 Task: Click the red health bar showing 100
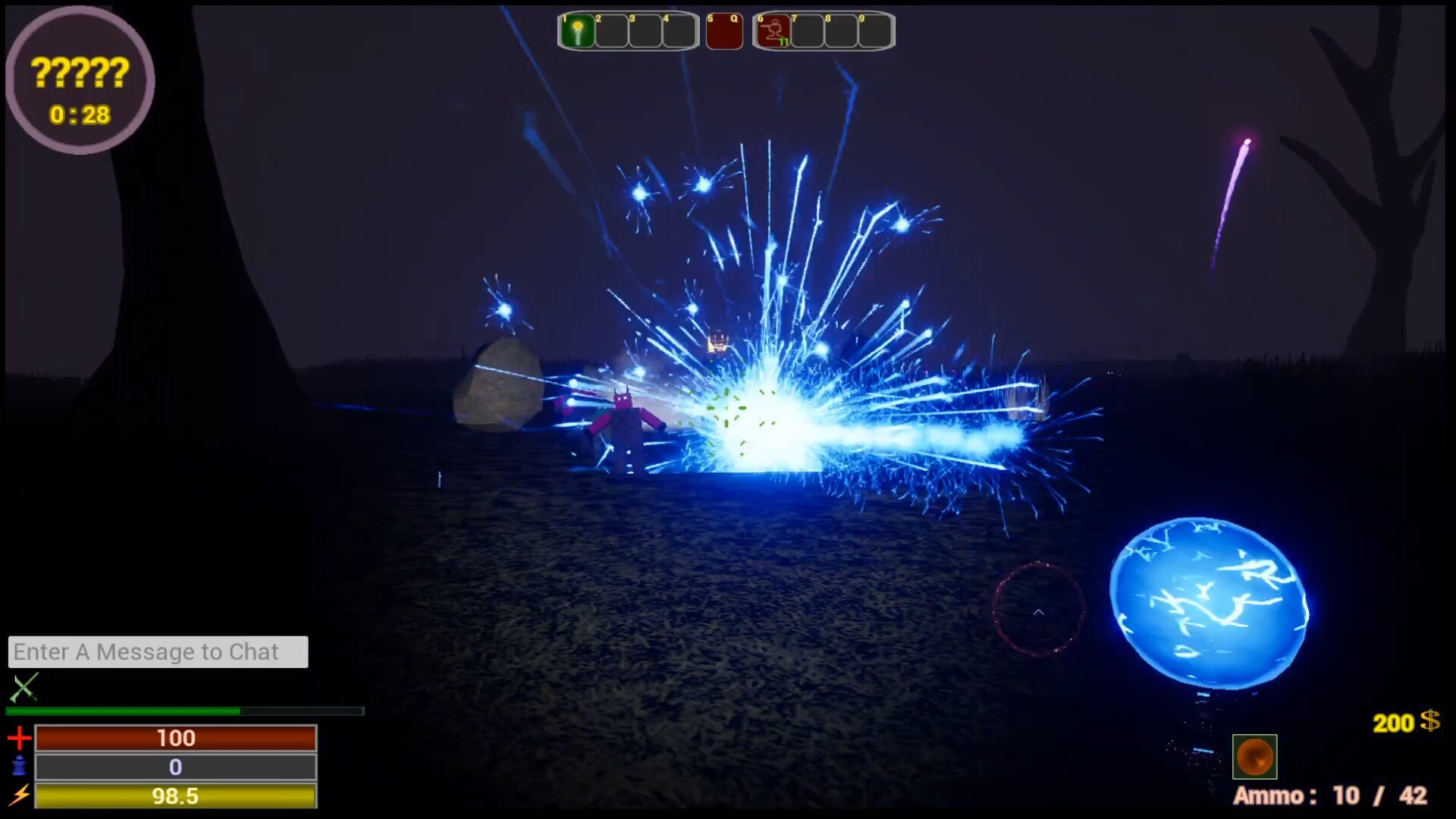pyautogui.click(x=176, y=737)
